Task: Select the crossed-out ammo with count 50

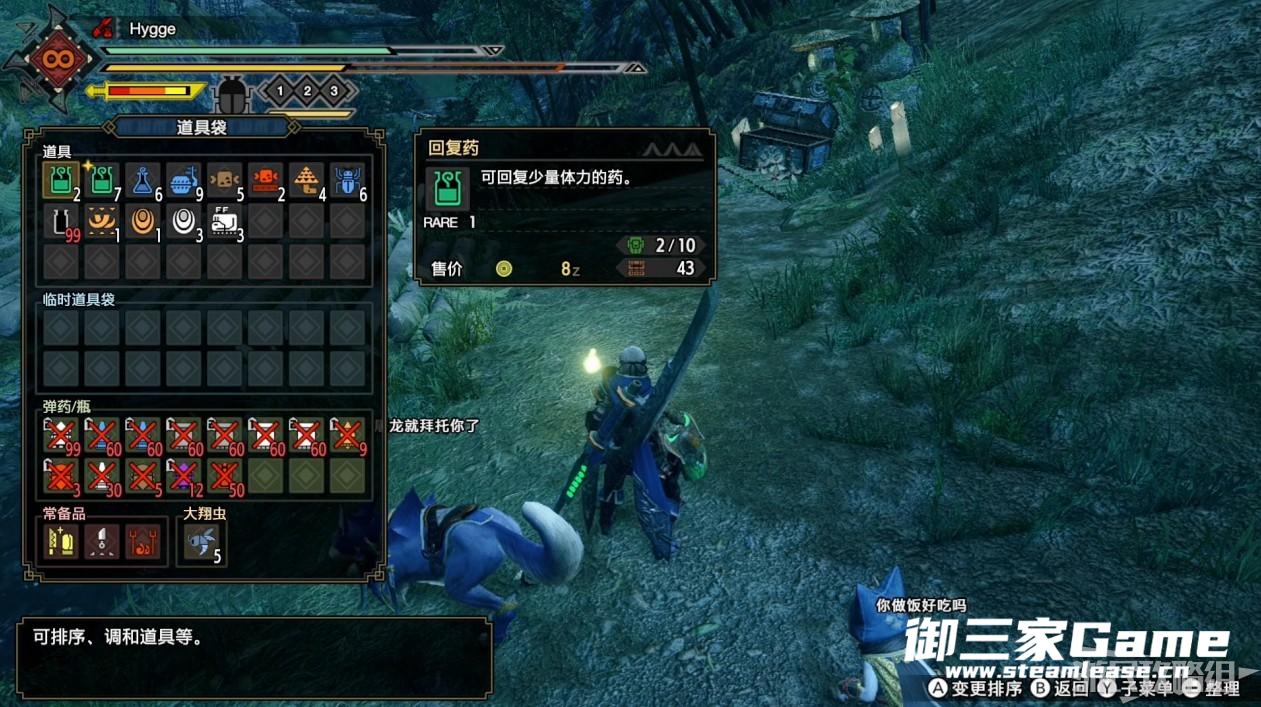Action: [x=225, y=477]
